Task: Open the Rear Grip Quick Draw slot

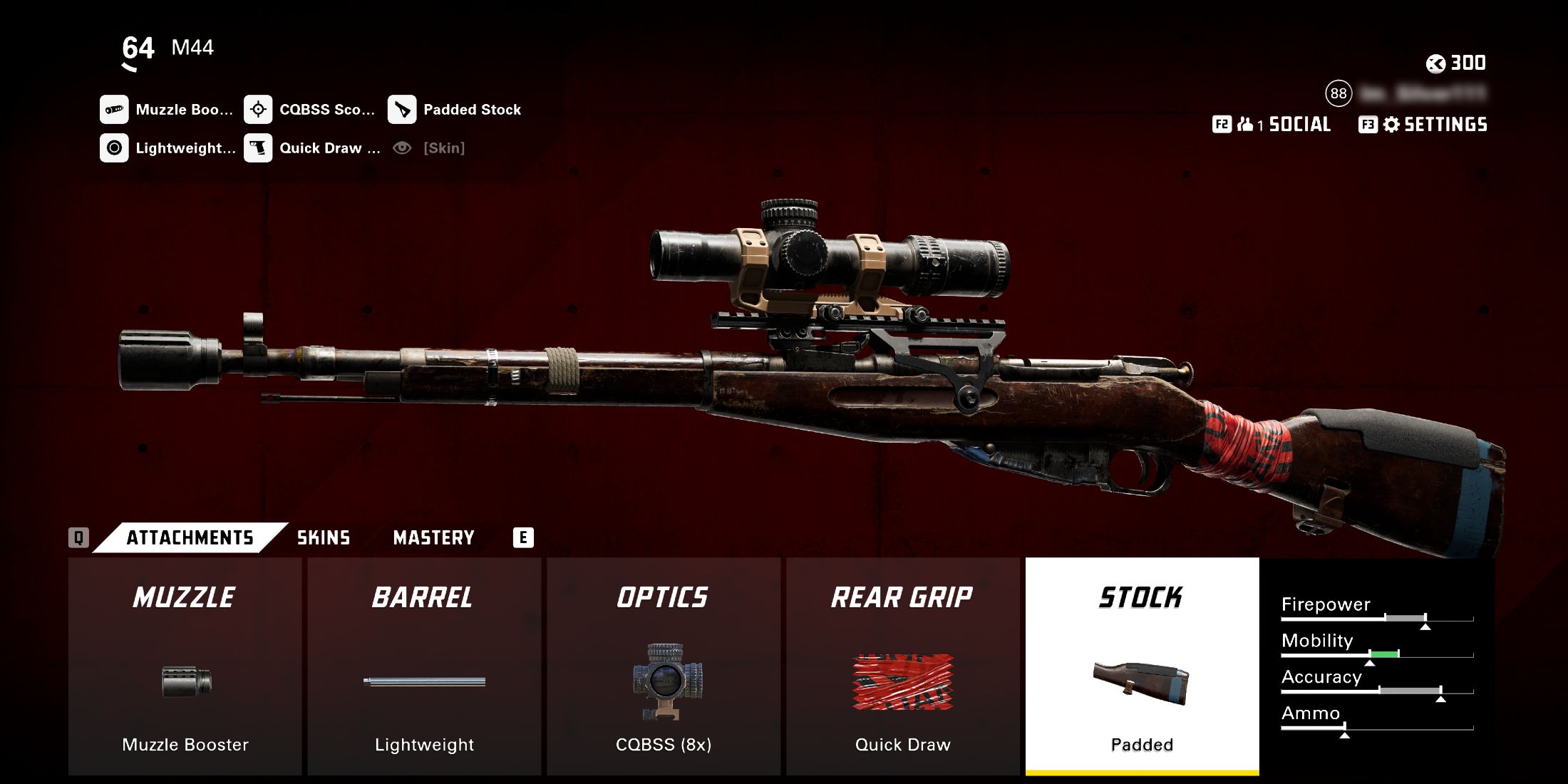Action: click(x=902, y=666)
